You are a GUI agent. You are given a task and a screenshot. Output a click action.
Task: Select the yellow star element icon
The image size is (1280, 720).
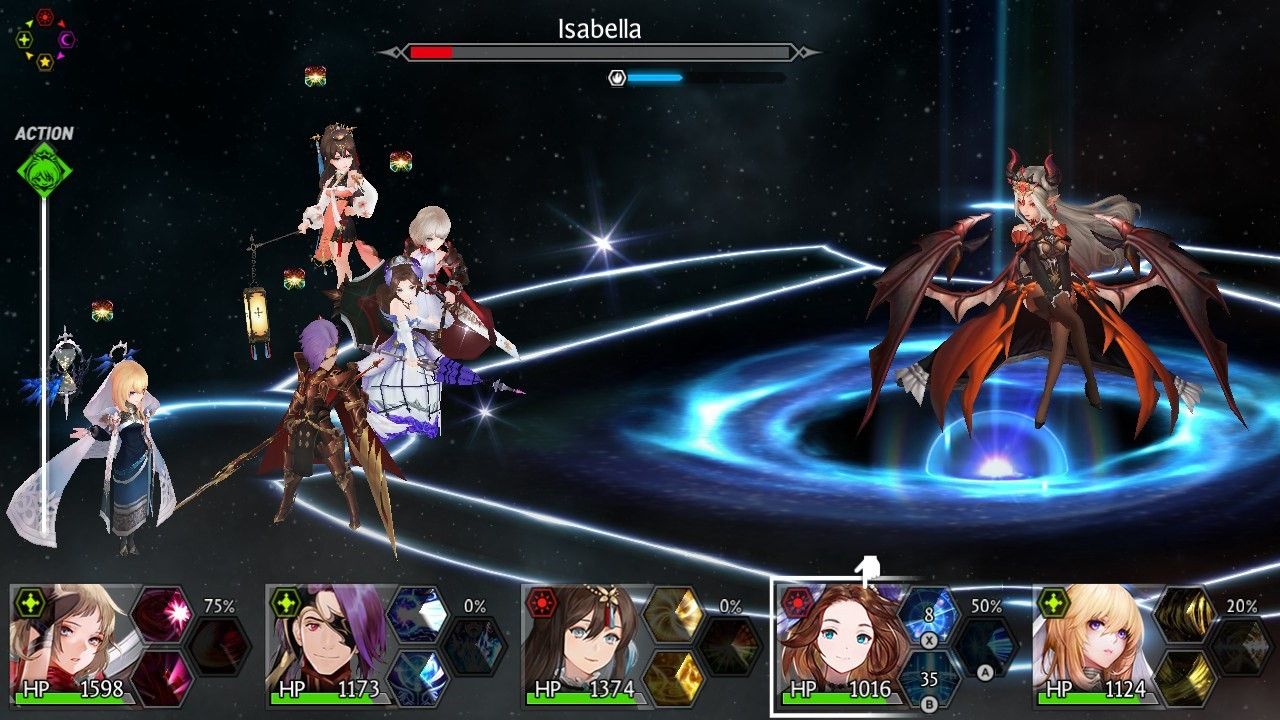(x=44, y=61)
